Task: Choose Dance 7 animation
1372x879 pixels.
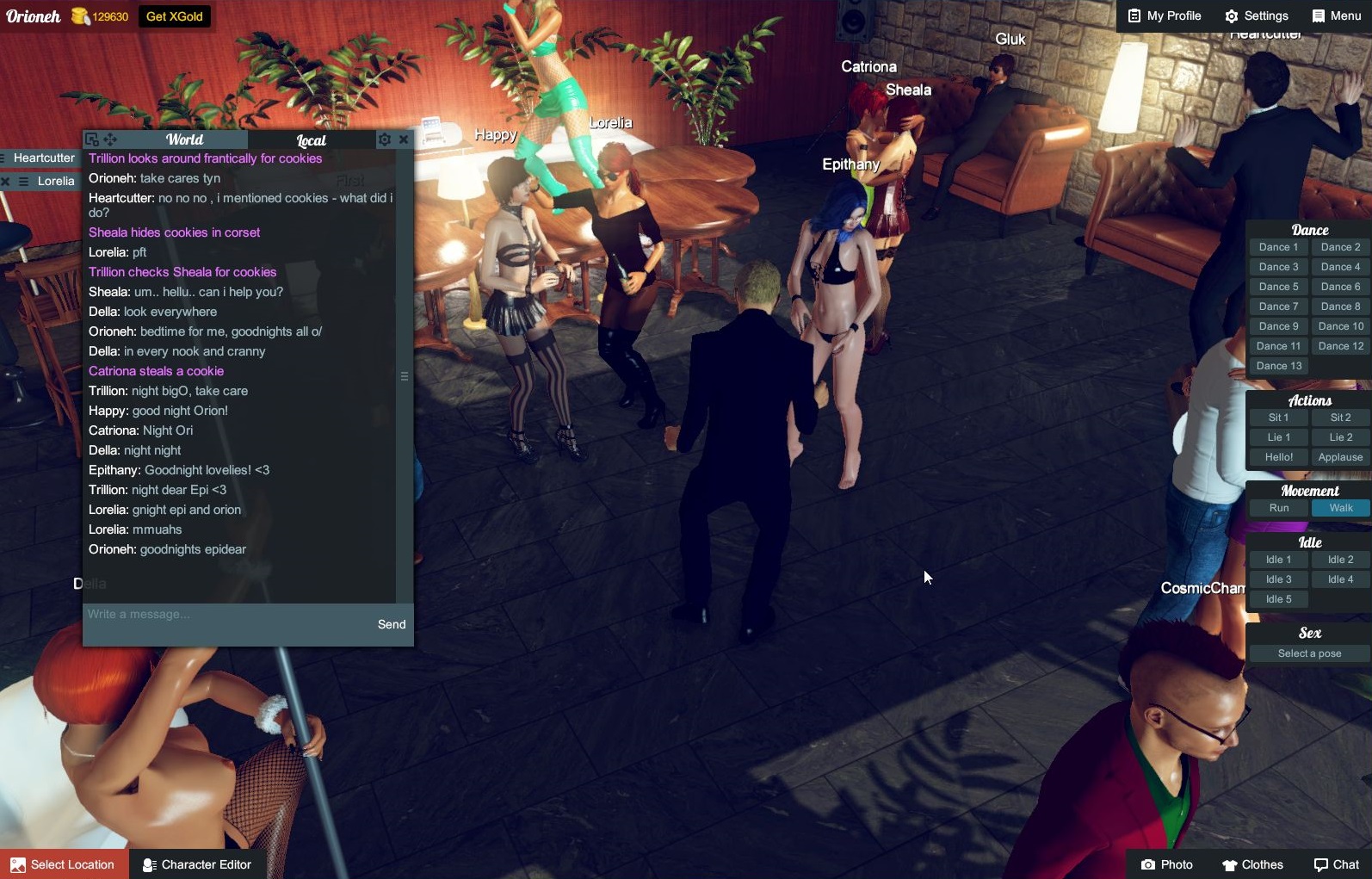Action: click(x=1278, y=306)
